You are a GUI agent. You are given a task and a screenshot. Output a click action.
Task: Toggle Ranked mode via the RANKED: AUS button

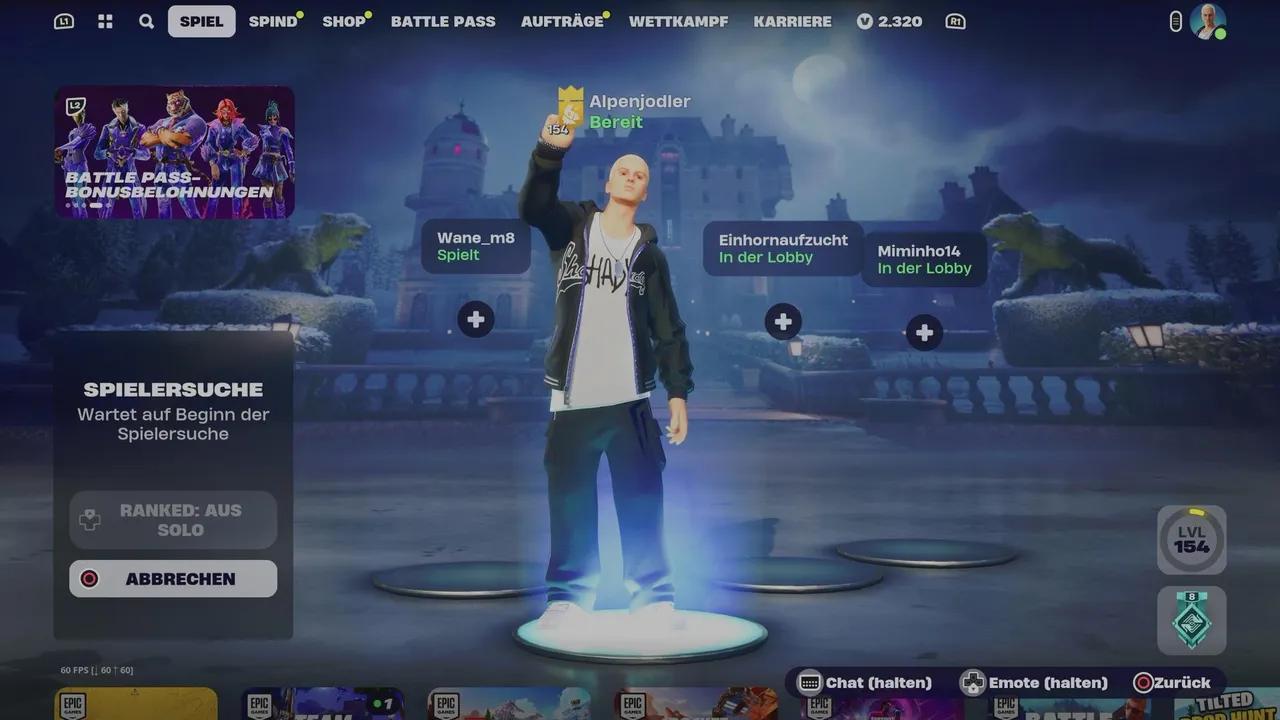[x=172, y=519]
